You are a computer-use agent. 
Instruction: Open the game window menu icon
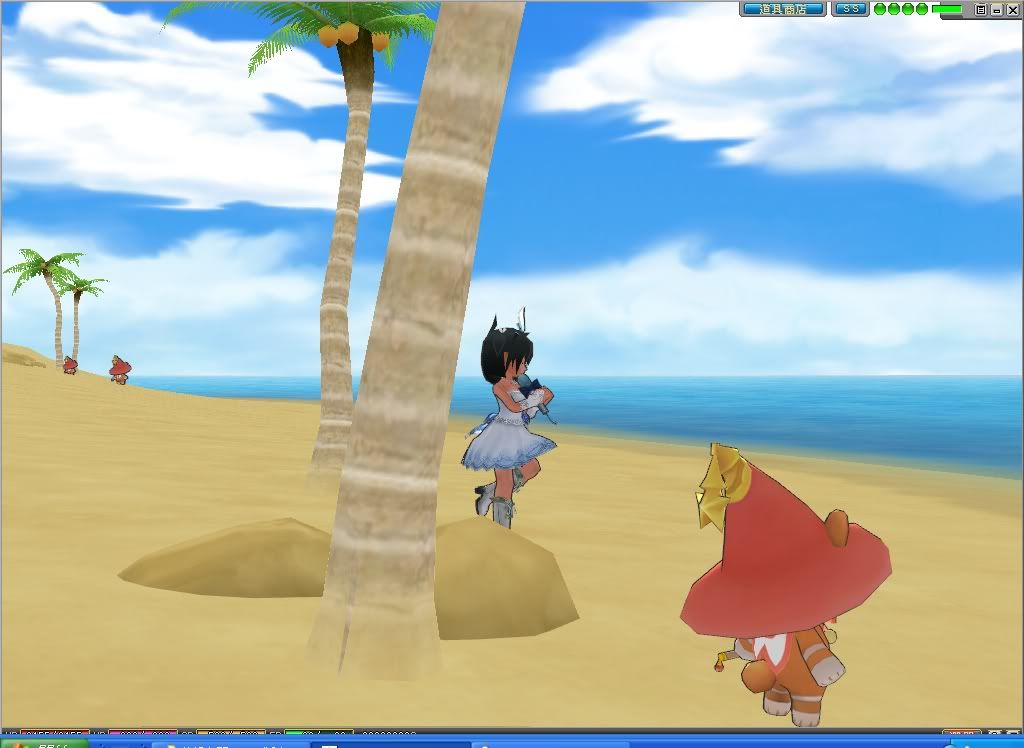click(x=981, y=9)
